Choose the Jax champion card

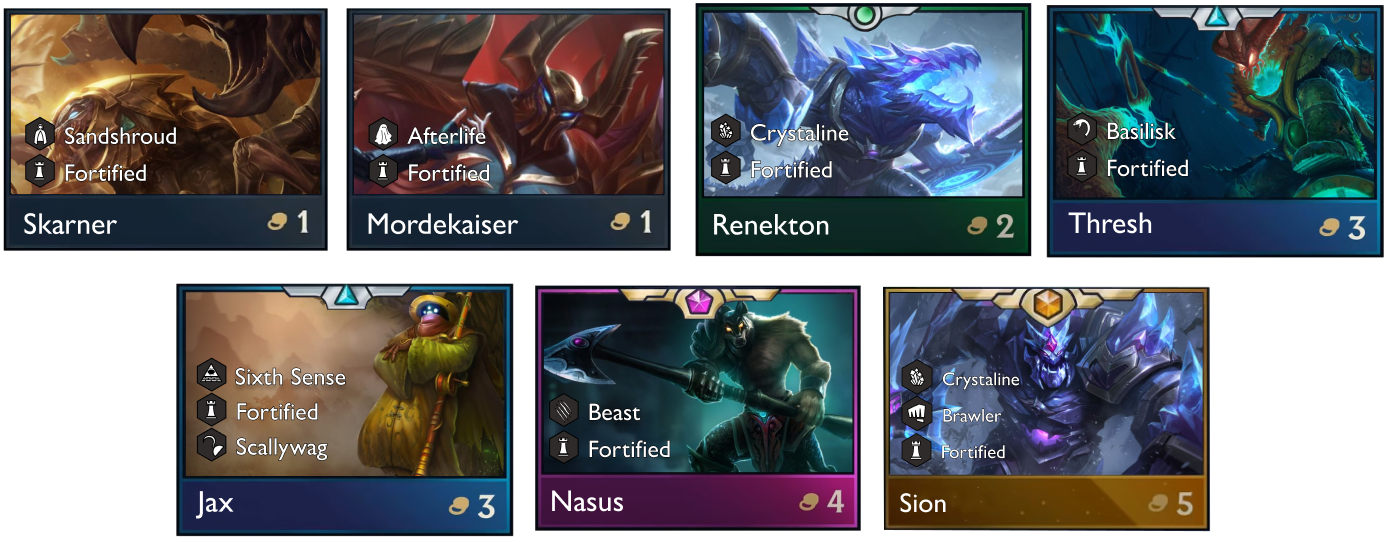point(344,410)
